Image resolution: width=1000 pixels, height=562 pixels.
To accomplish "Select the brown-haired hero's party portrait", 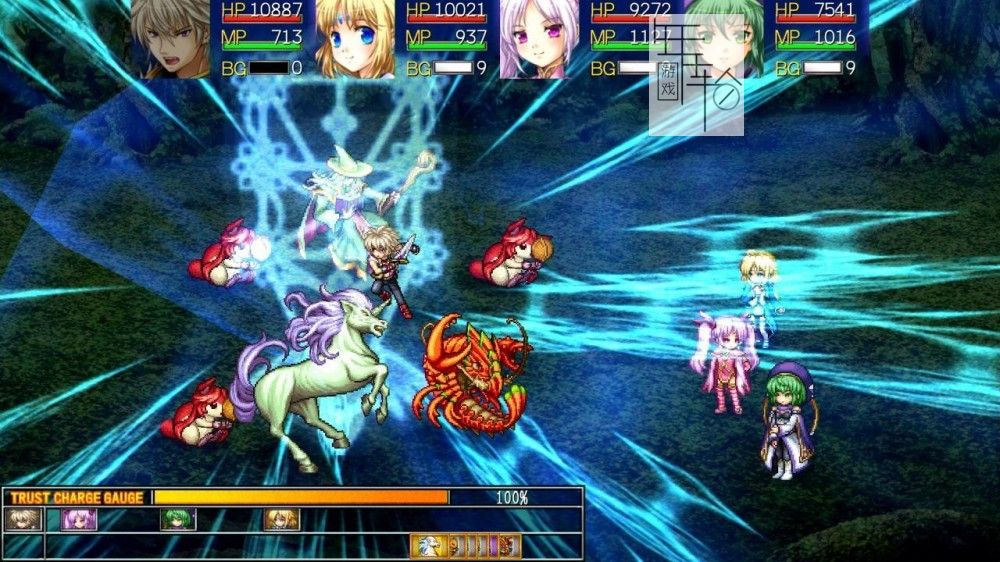I will [170, 39].
